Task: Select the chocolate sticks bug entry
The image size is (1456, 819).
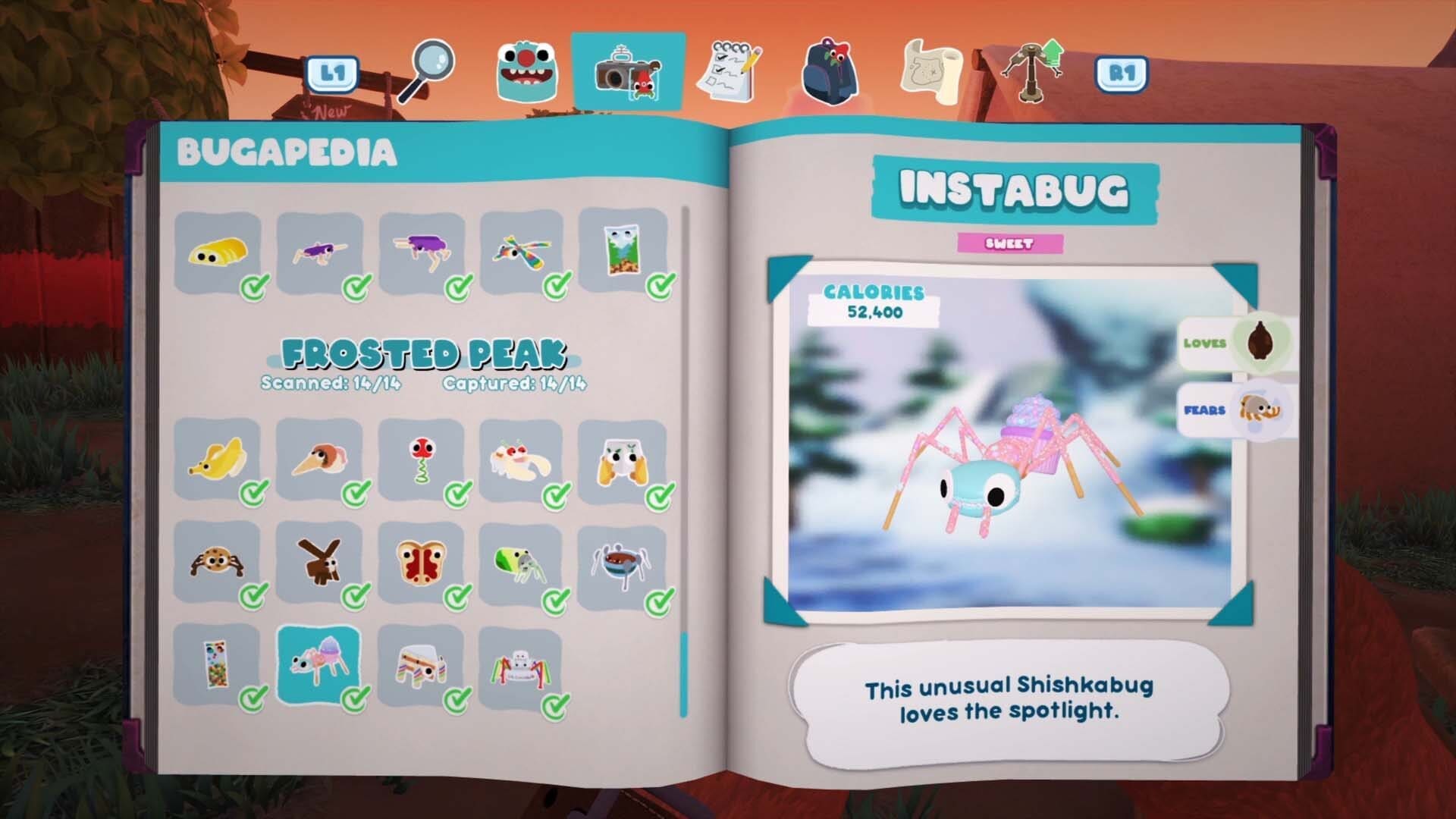Action: click(319, 563)
